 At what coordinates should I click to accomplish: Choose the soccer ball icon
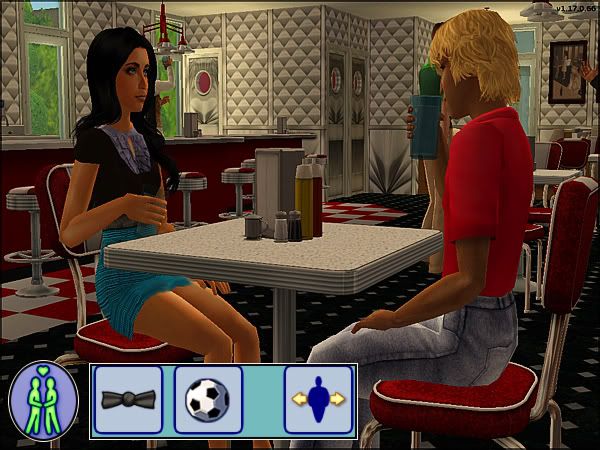[x=208, y=400]
